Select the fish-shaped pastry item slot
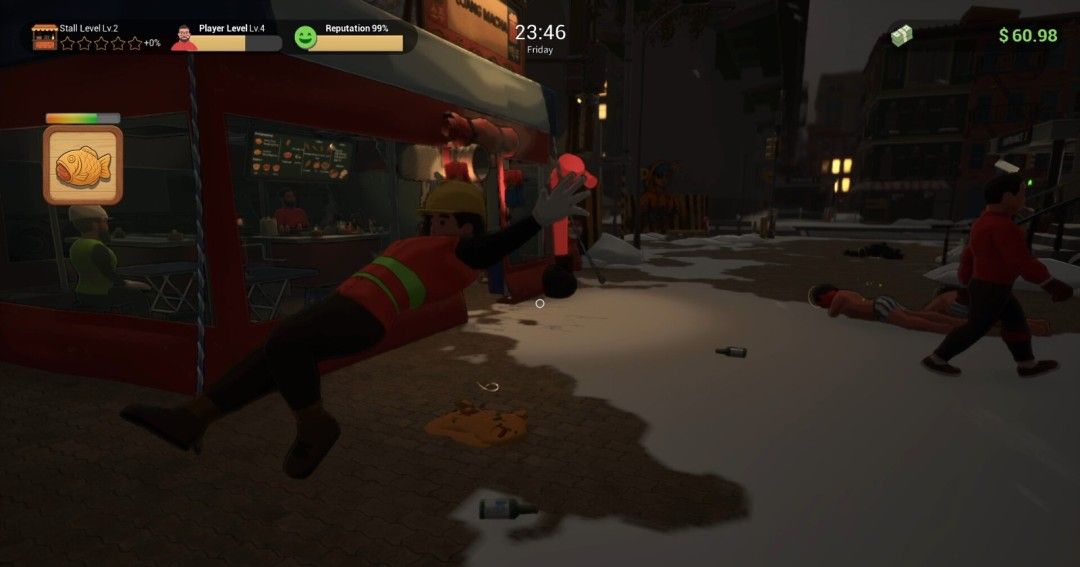1080x567 pixels. 83,164
